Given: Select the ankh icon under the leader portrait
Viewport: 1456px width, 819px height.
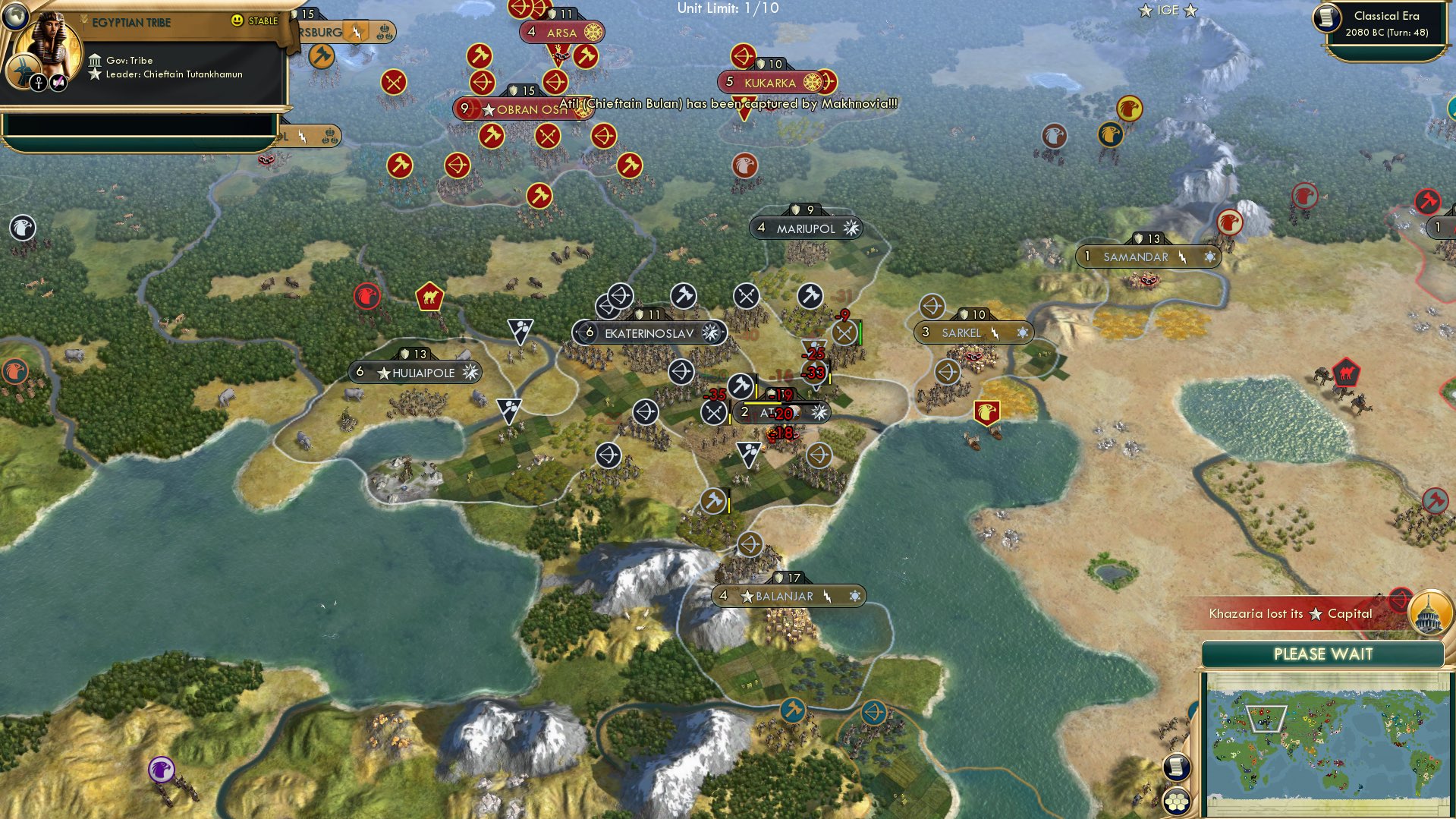Looking at the screenshot, I should (39, 82).
